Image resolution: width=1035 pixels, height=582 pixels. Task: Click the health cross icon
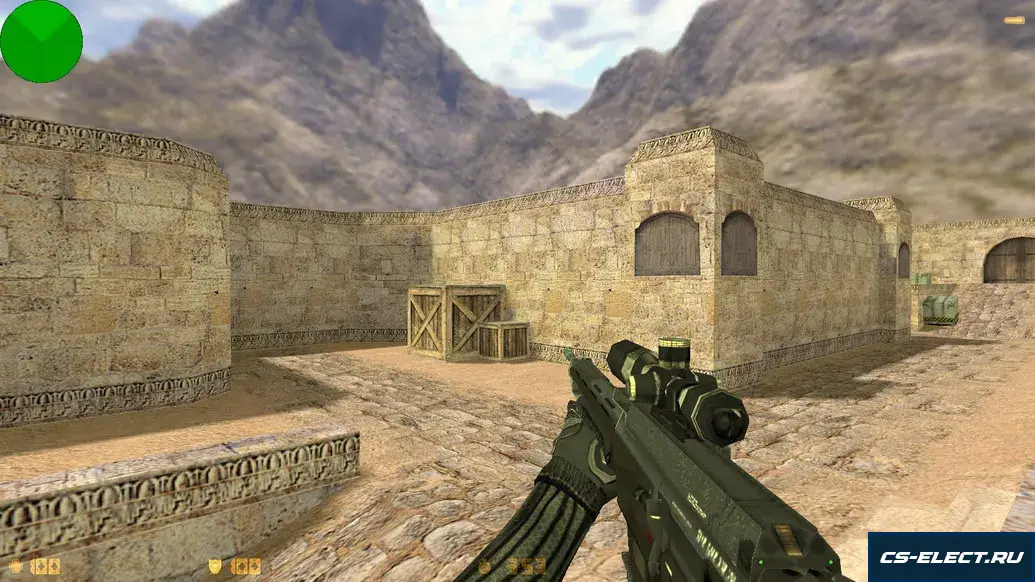16,566
